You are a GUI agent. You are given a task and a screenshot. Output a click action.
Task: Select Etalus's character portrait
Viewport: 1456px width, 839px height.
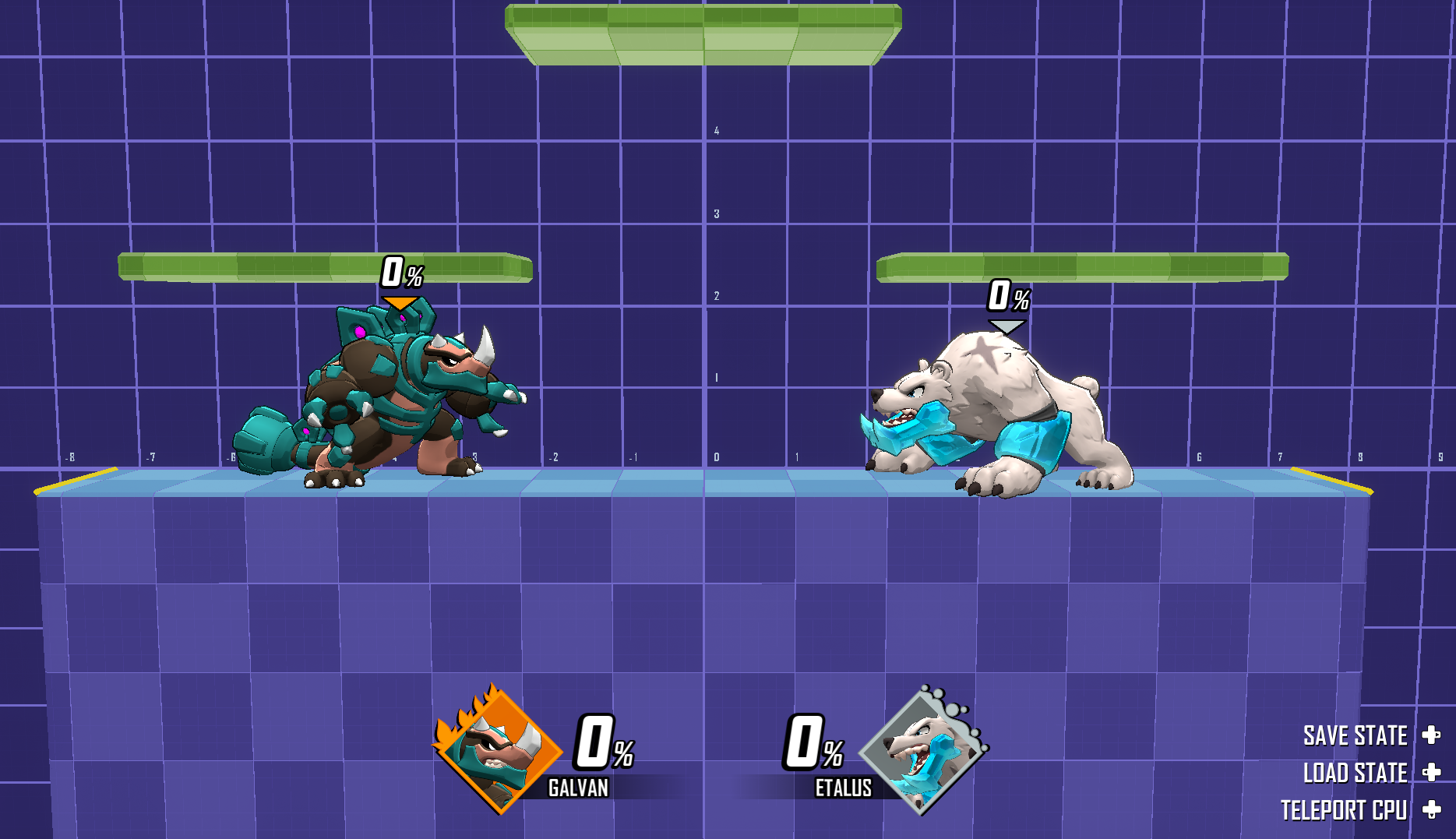coord(923,751)
